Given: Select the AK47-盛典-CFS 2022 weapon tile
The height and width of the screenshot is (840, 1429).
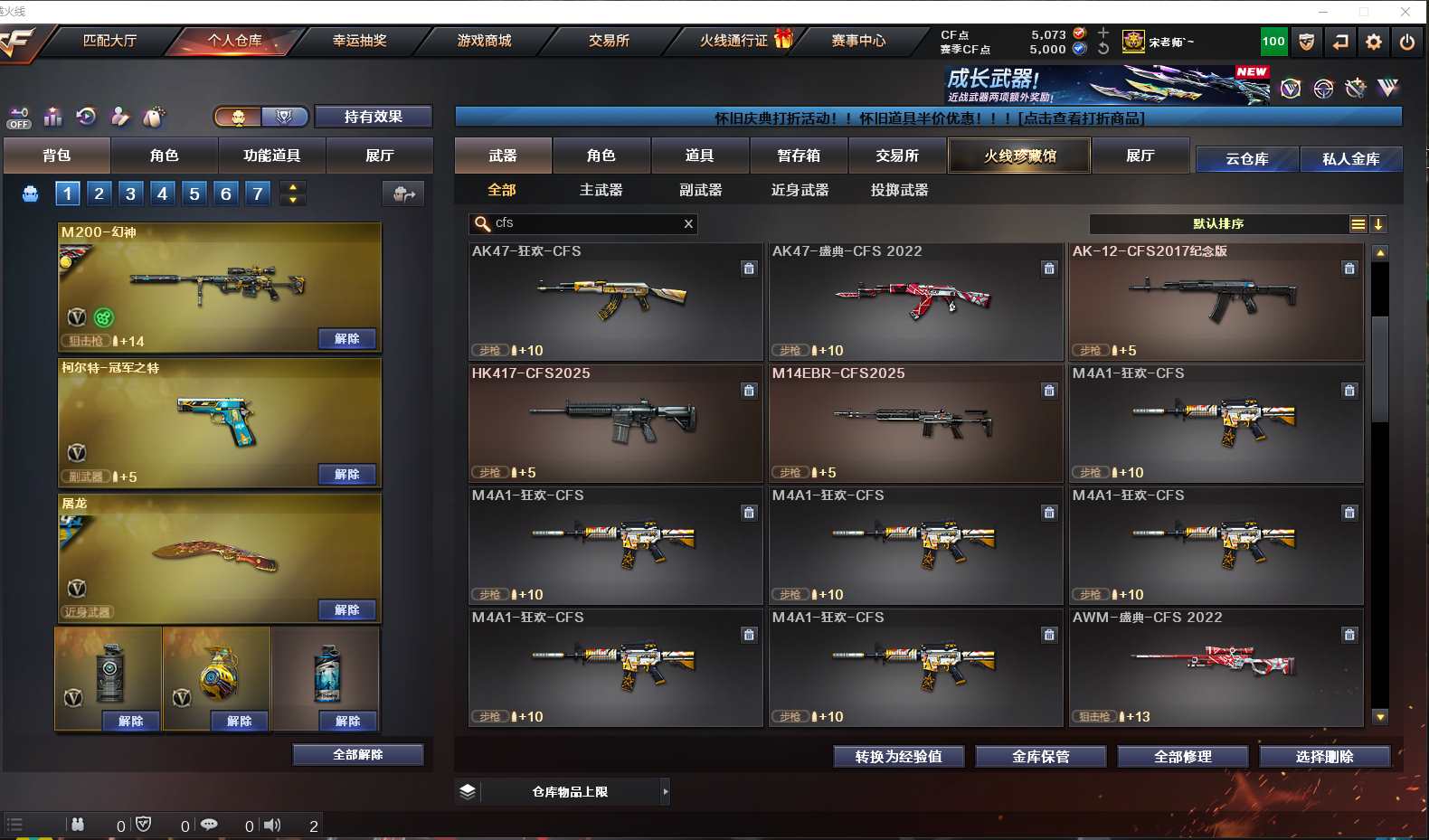Looking at the screenshot, I should click(x=914, y=302).
